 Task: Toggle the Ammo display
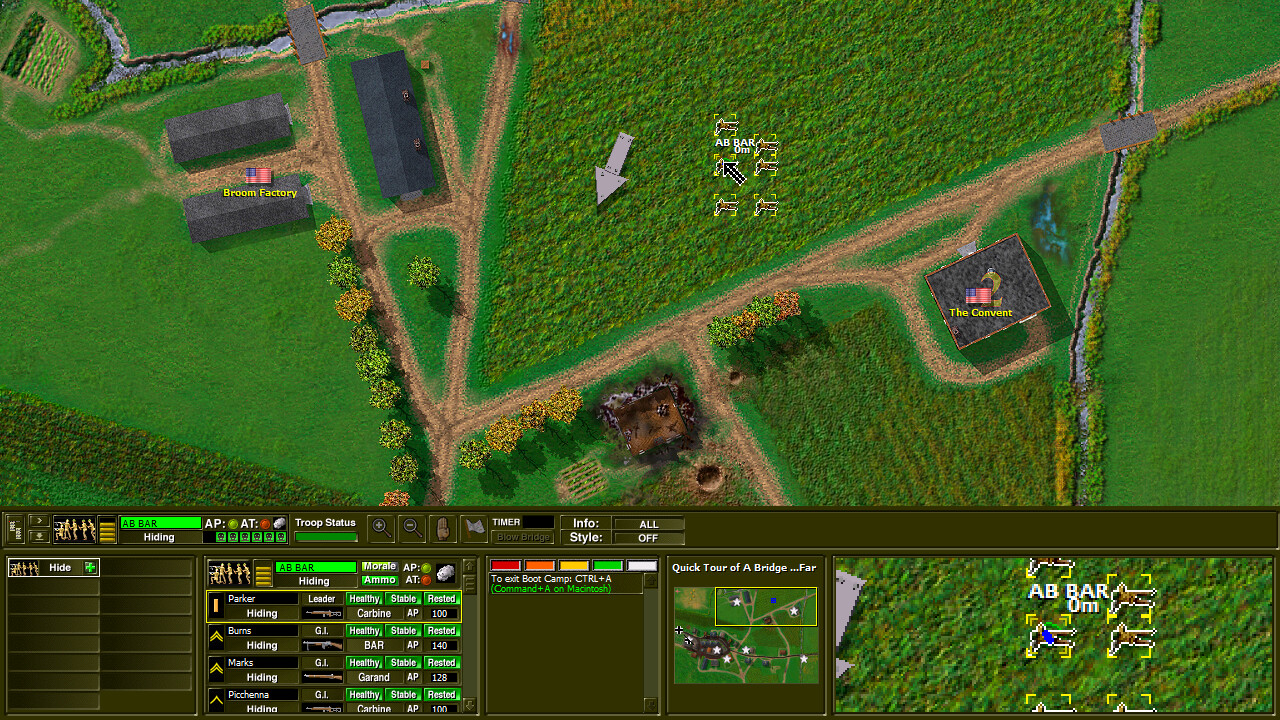pyautogui.click(x=379, y=580)
